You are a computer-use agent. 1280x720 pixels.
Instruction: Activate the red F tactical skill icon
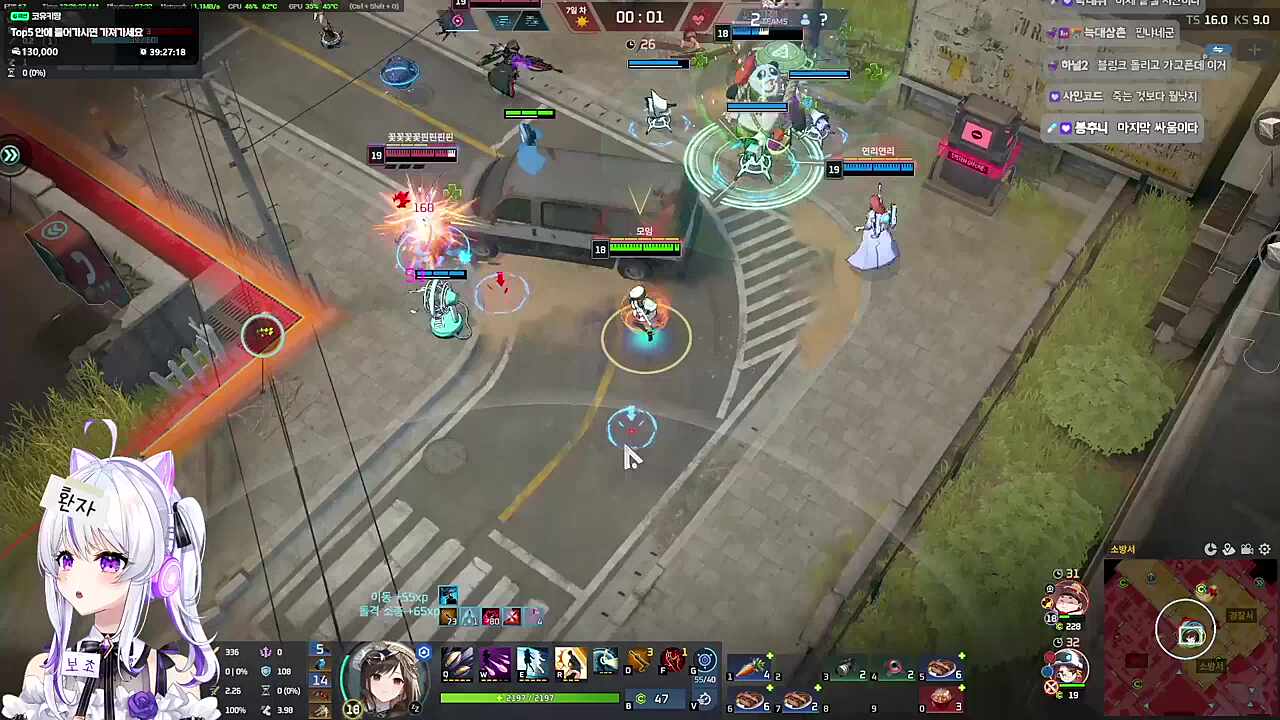coord(674,662)
